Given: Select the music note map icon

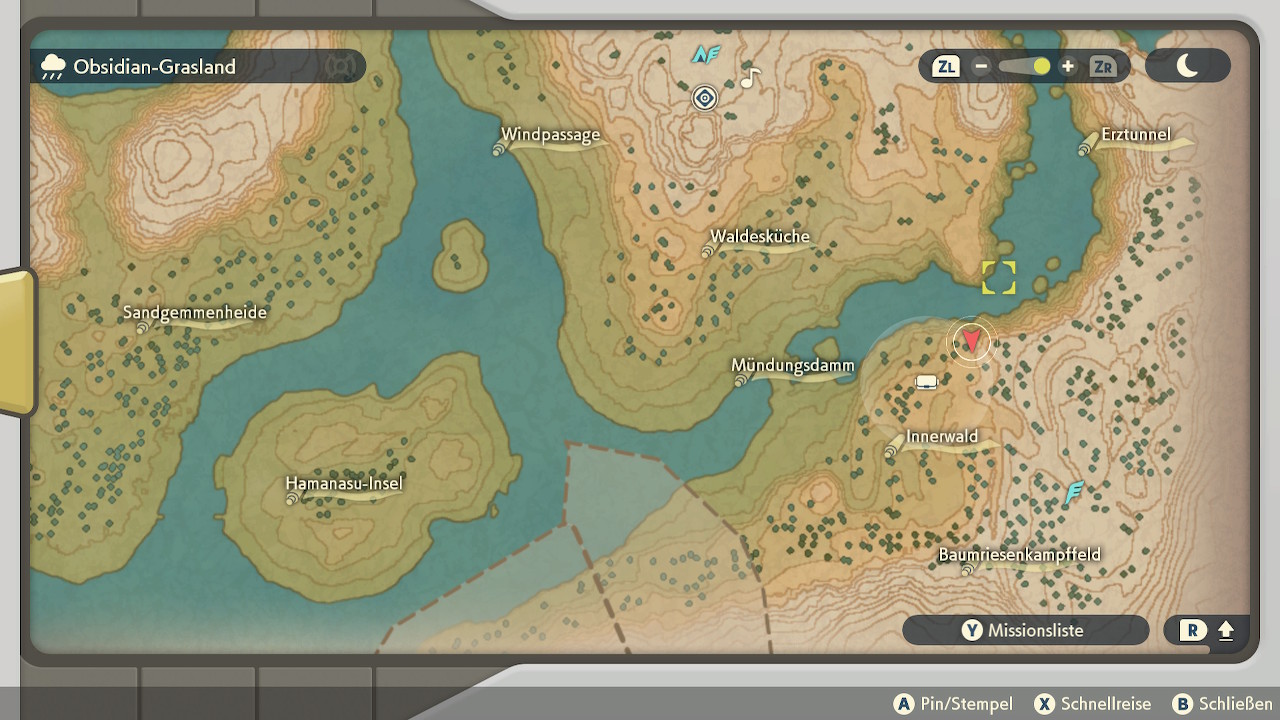Looking at the screenshot, I should pyautogui.click(x=750, y=77).
